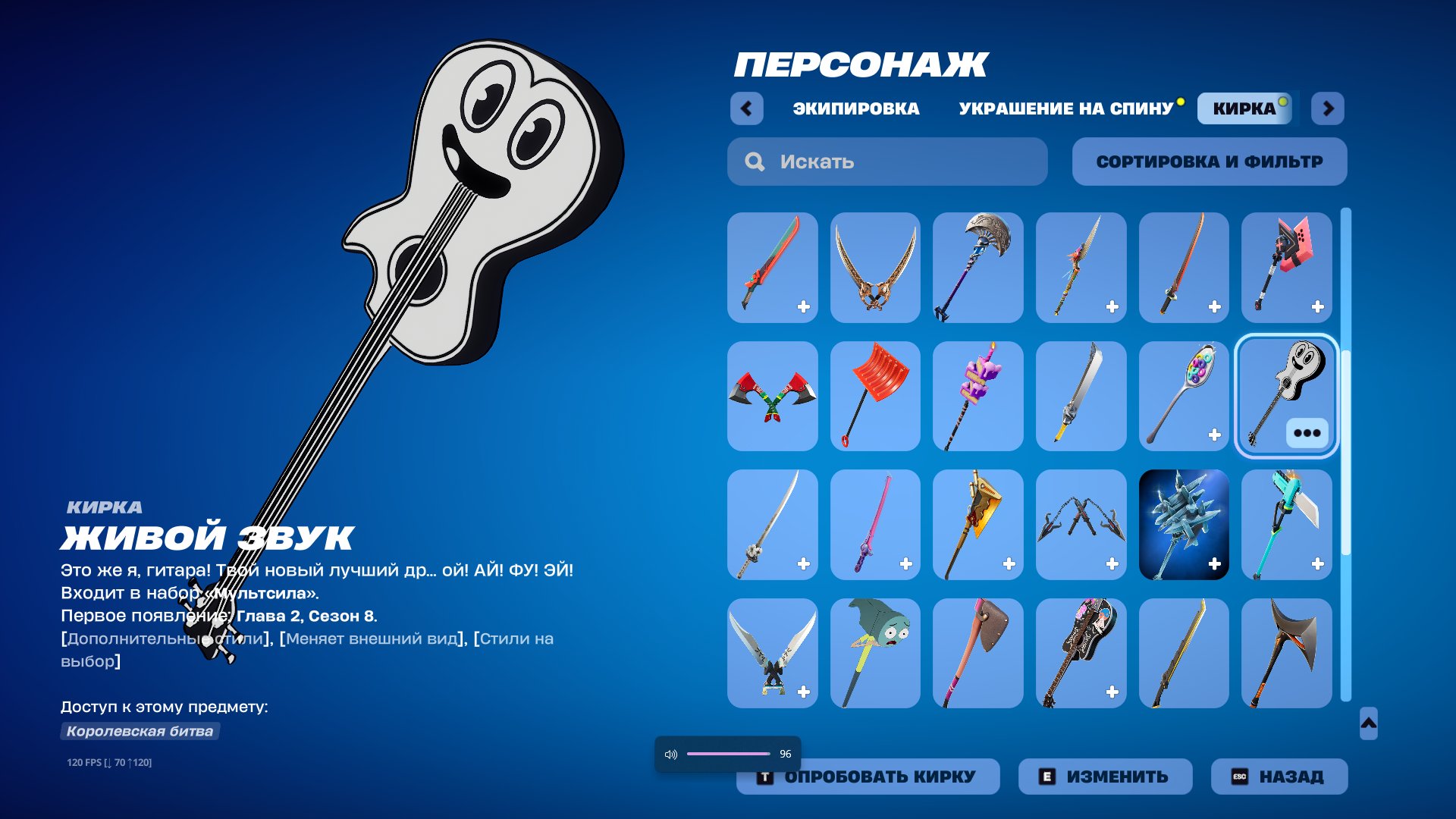Select the КИРКА tab

pyautogui.click(x=1242, y=108)
